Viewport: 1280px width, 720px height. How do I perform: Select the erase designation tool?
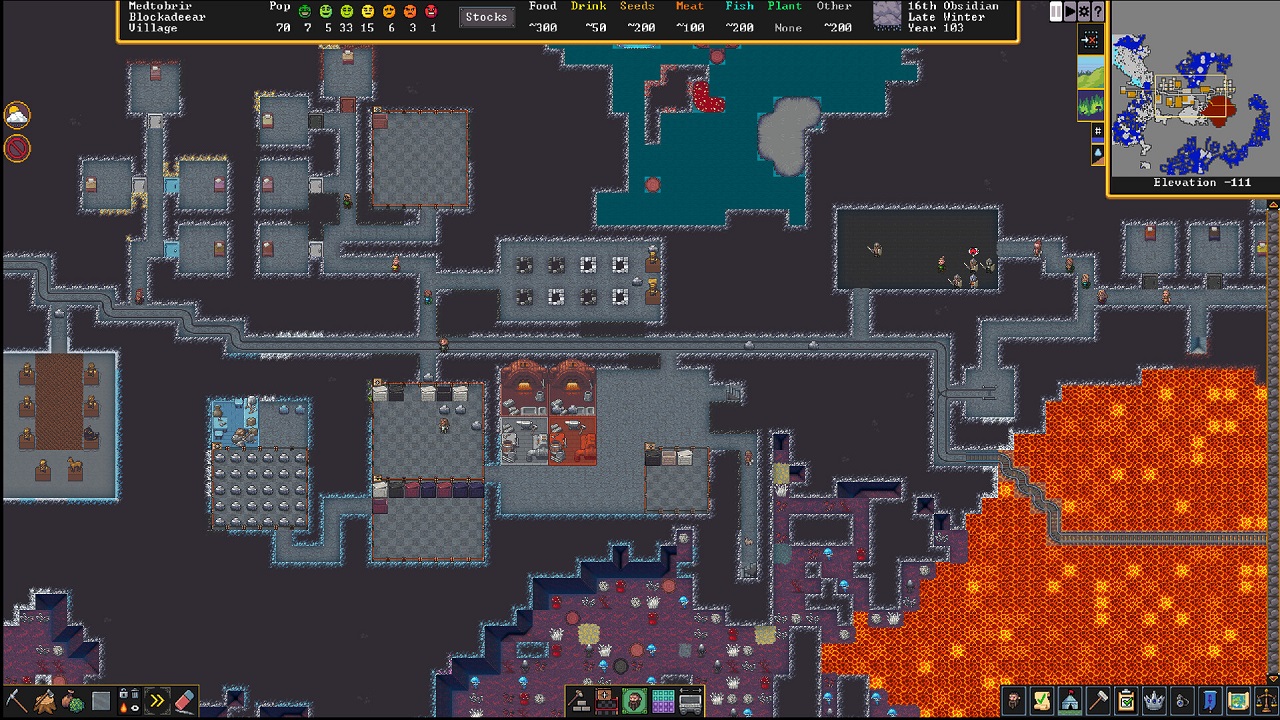pyautogui.click(x=186, y=701)
